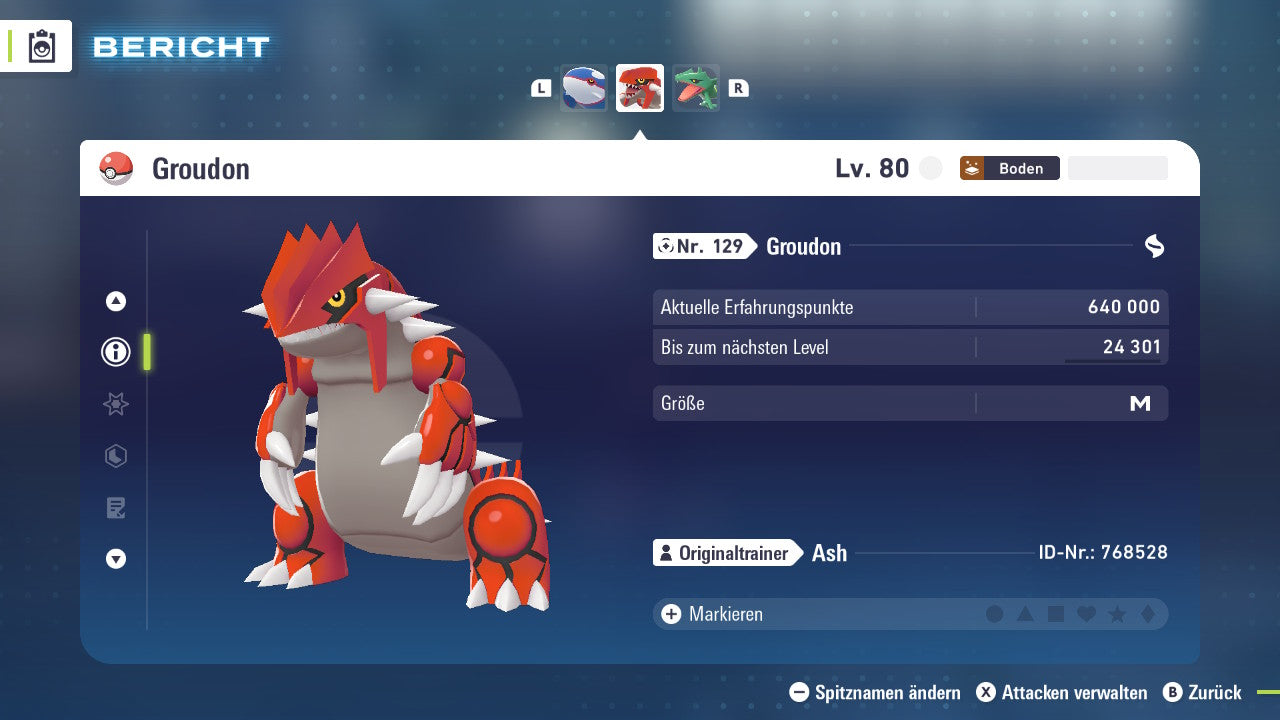Switch to Rayquaza using the R shoulder tab
Viewport: 1280px width, 720px height.
[x=738, y=88]
